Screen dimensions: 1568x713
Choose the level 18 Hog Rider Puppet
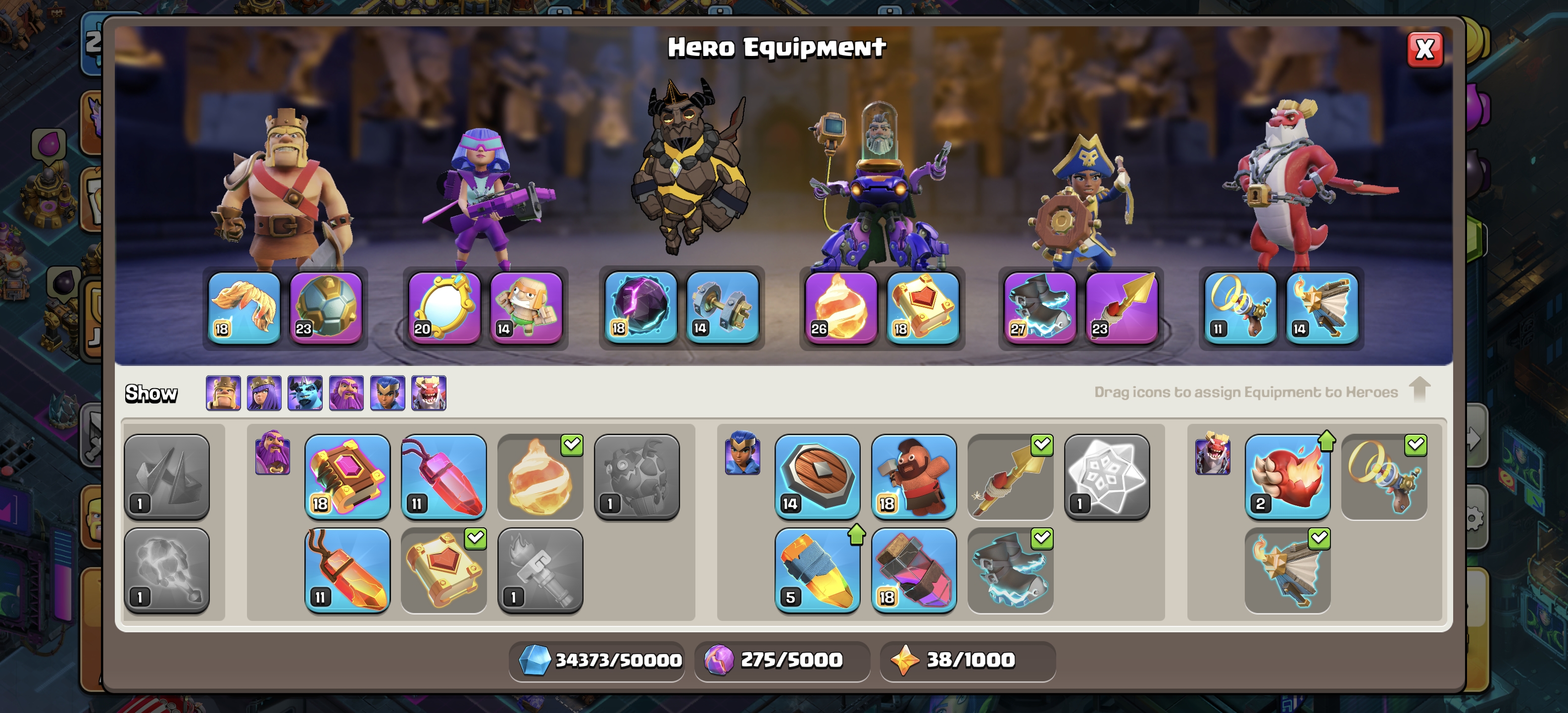point(914,476)
